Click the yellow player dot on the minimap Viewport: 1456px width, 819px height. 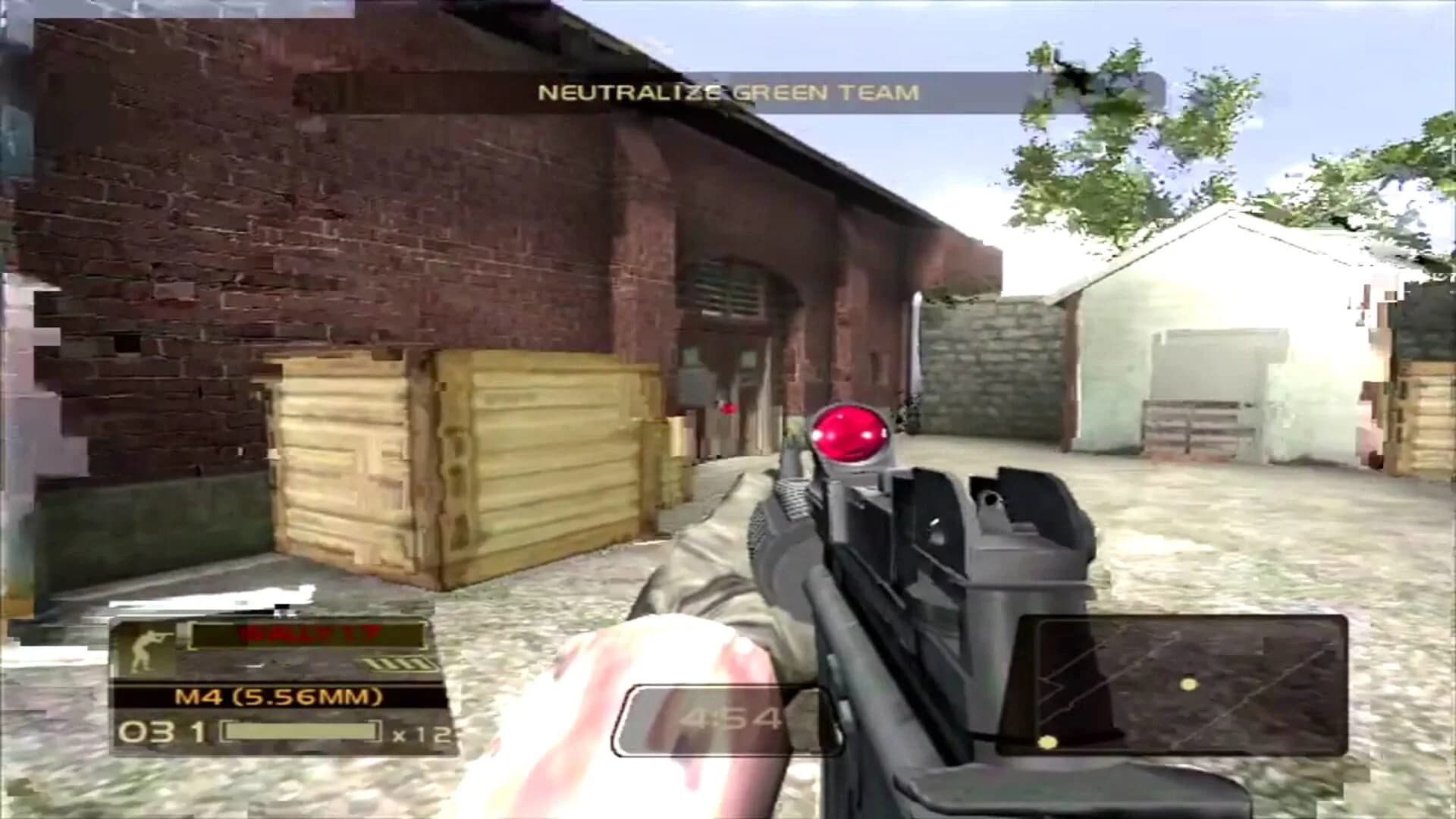coord(1188,685)
